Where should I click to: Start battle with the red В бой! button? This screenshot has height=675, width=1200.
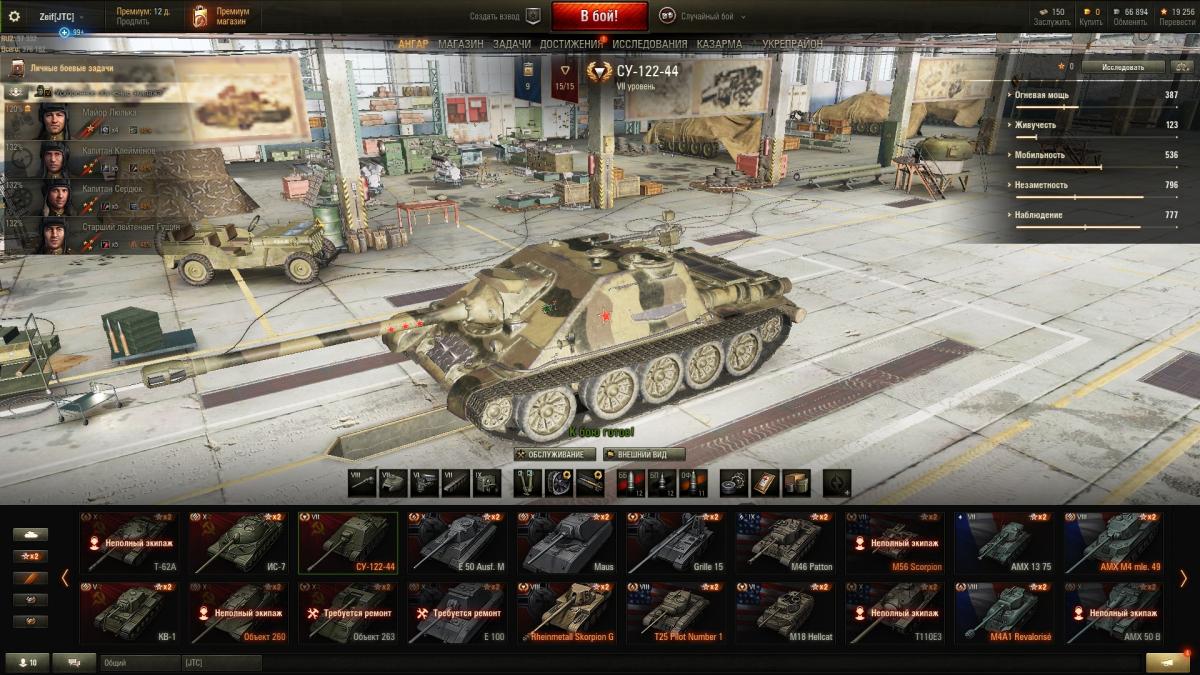(x=599, y=16)
